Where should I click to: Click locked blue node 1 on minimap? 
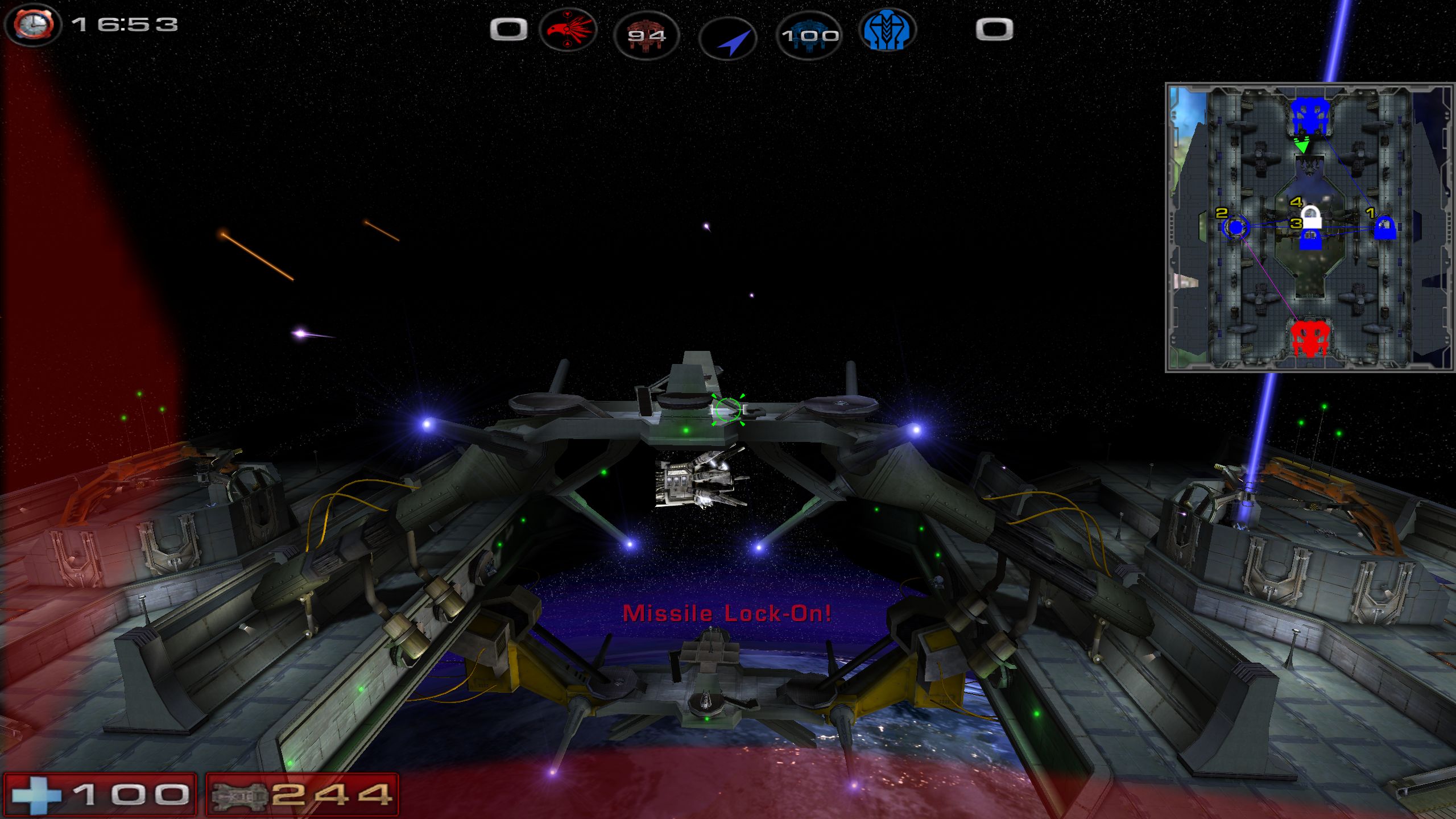pos(1384,227)
